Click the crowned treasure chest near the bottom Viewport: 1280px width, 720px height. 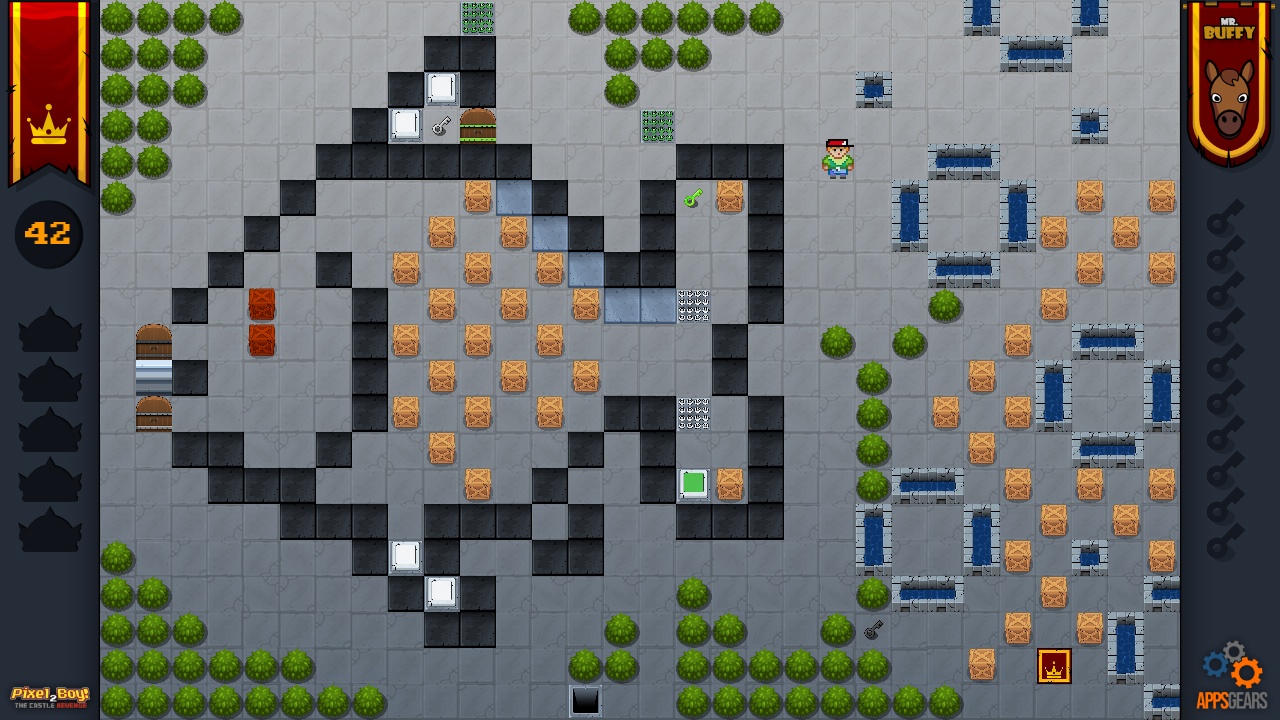pos(1055,665)
